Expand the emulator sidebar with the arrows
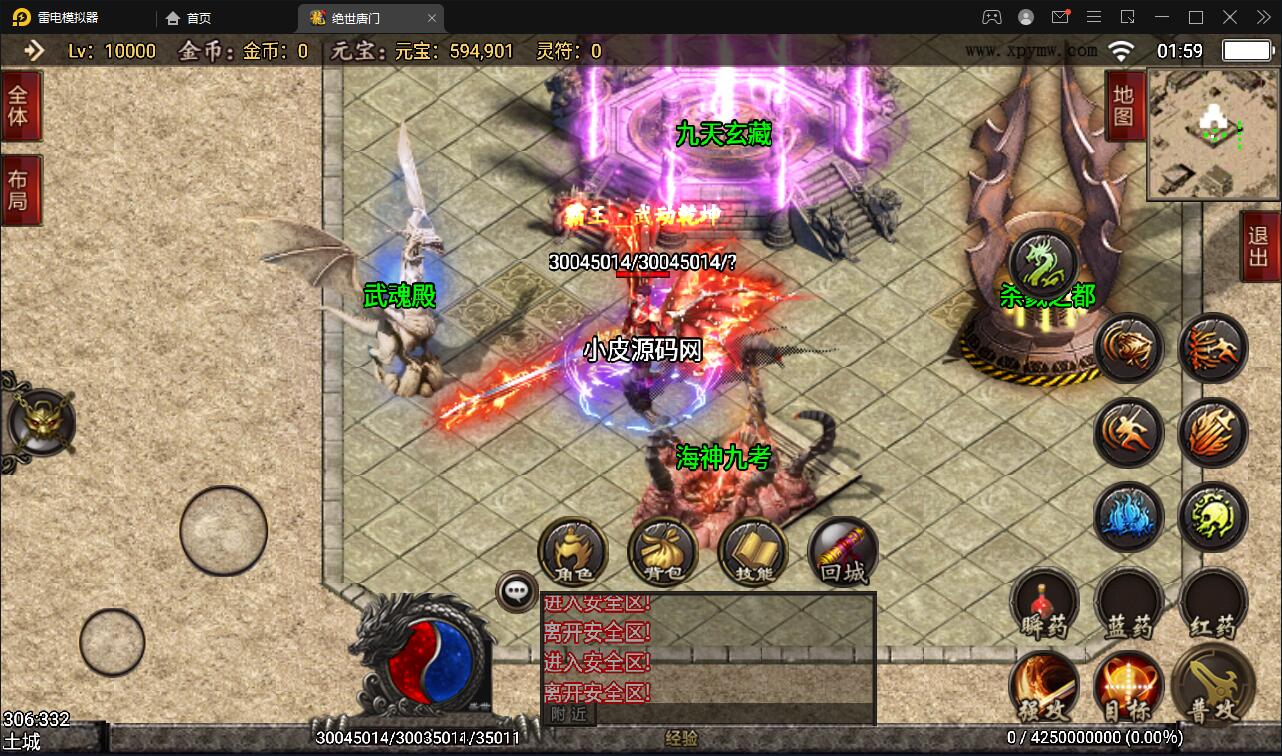The width and height of the screenshot is (1282, 756). (x=1264, y=17)
